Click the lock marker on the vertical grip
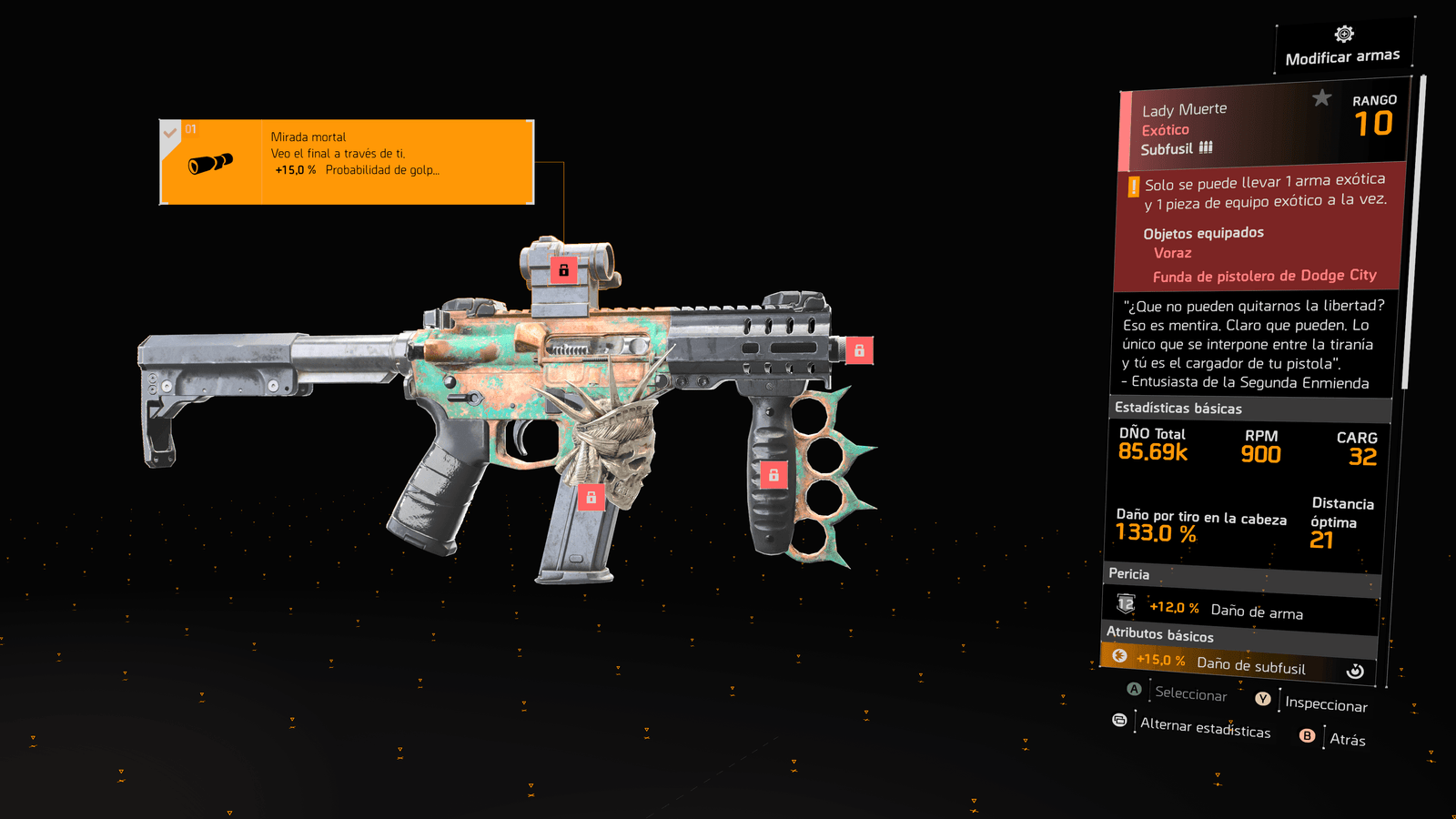This screenshot has width=1456, height=819. tap(773, 474)
